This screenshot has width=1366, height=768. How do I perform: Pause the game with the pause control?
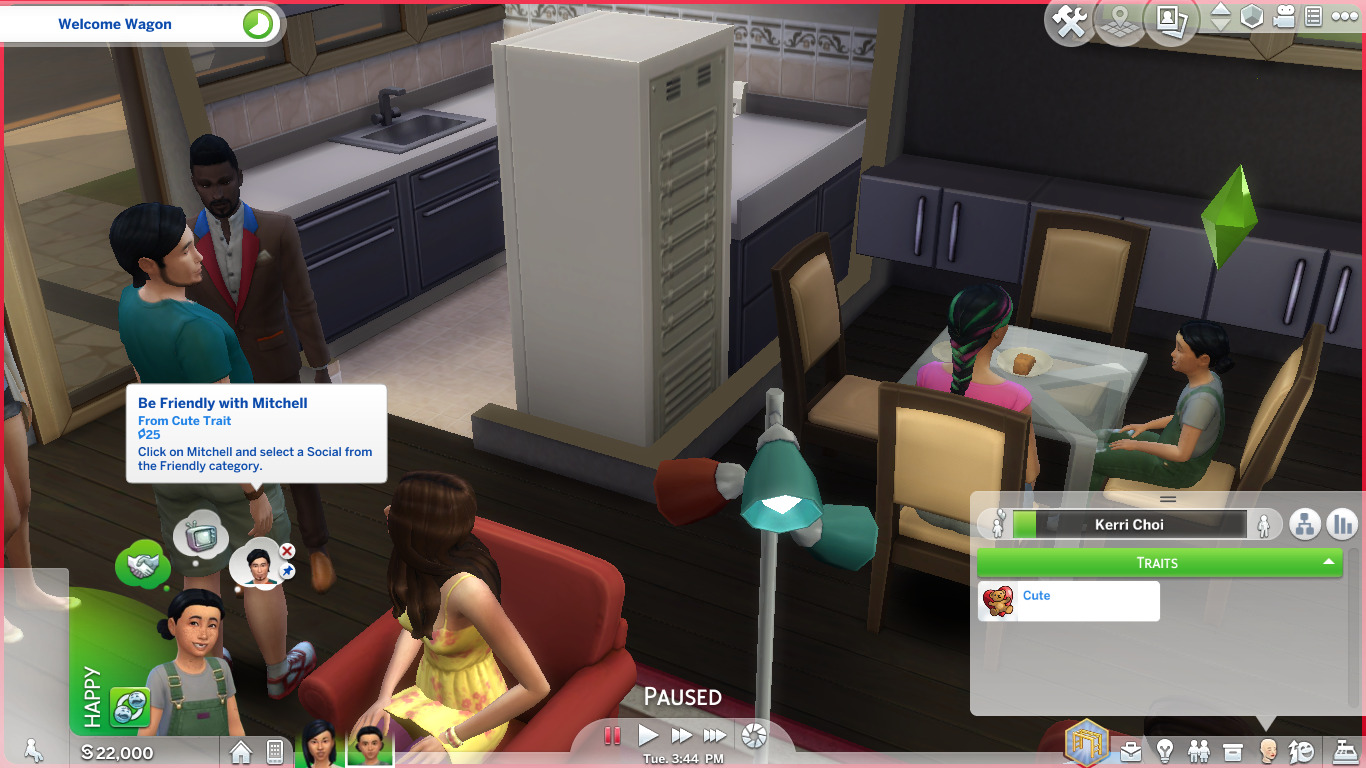coord(613,735)
